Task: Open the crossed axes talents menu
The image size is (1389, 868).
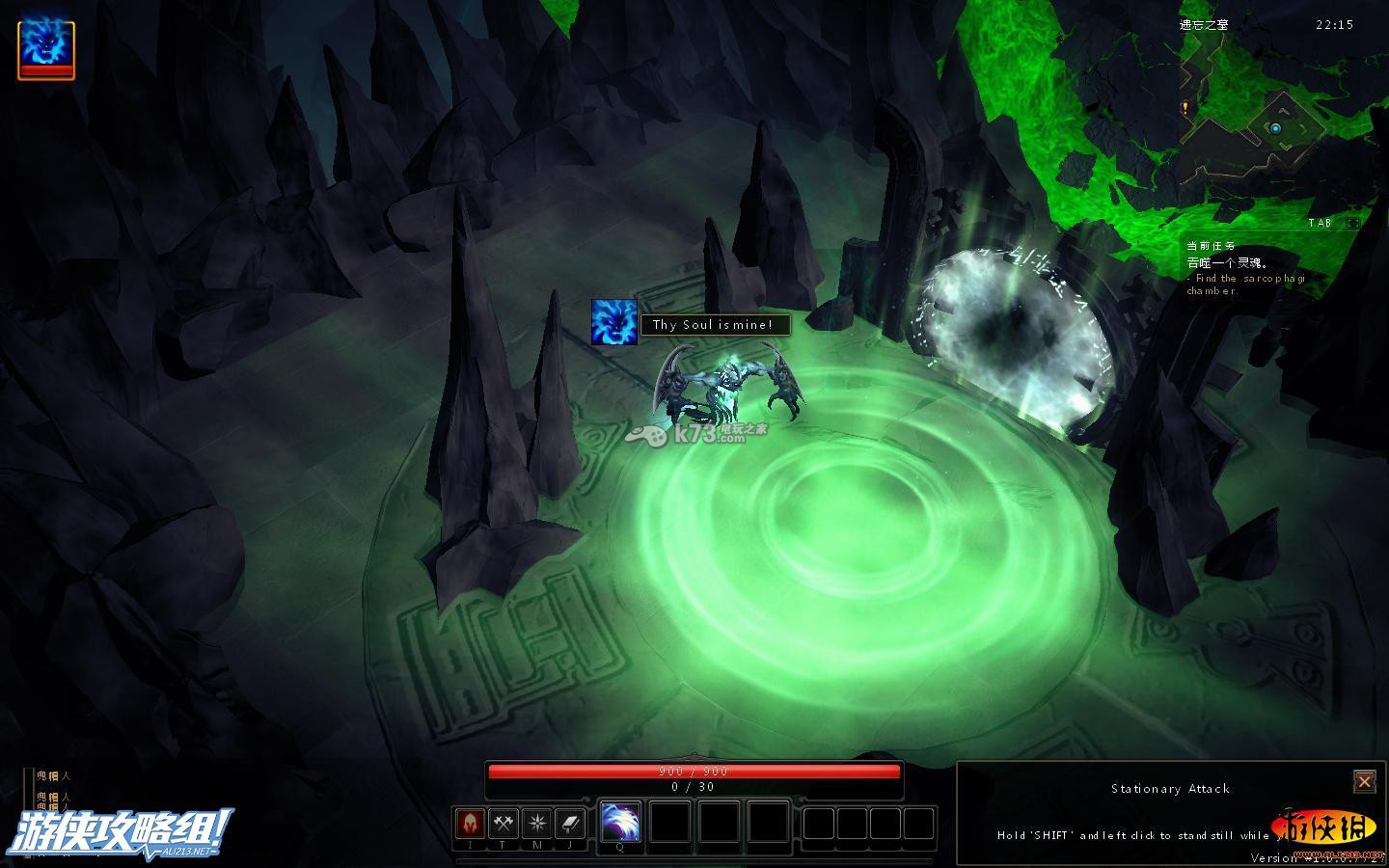Action: pos(504,824)
